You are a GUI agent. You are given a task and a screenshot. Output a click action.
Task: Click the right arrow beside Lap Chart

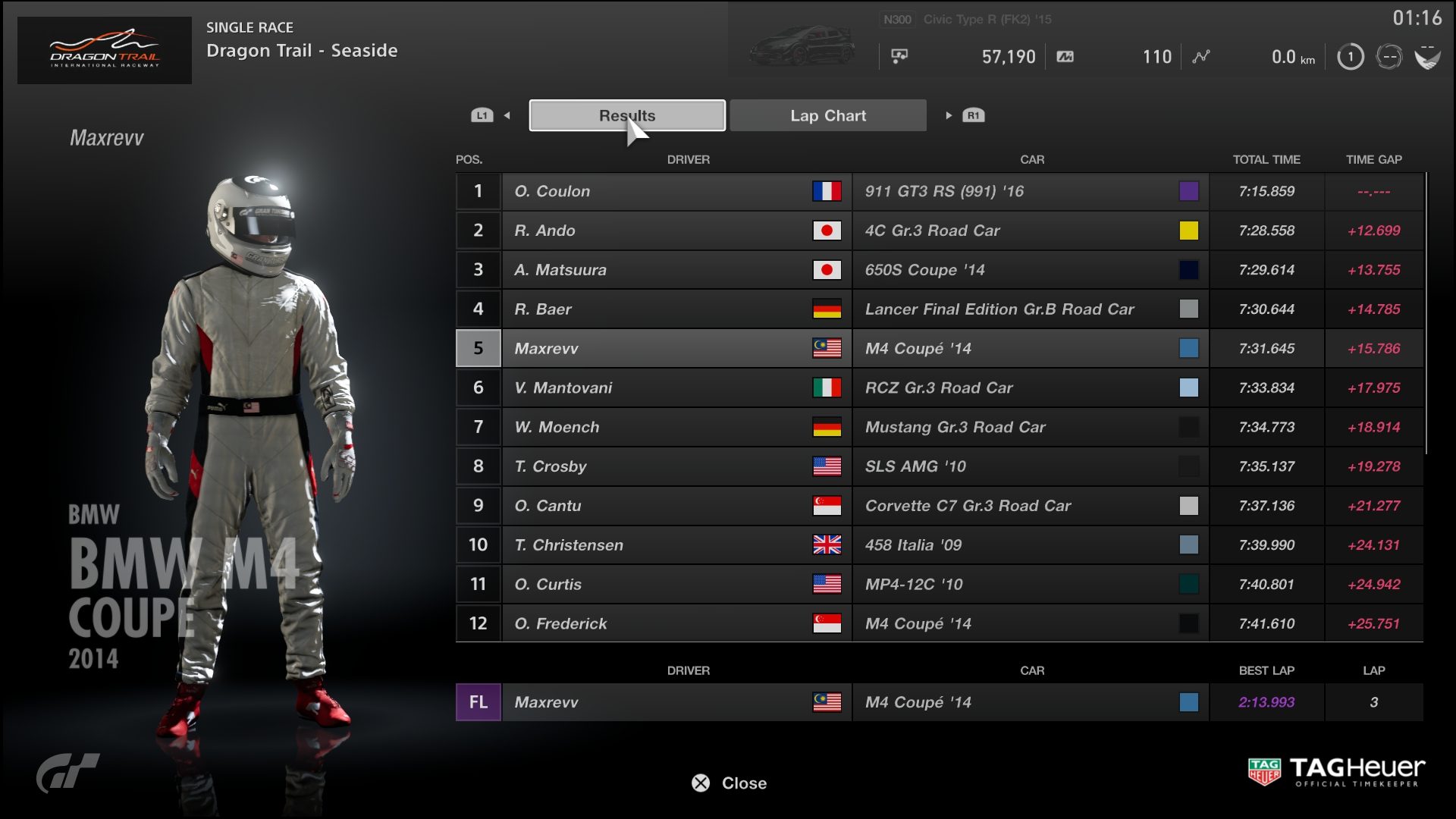(948, 115)
